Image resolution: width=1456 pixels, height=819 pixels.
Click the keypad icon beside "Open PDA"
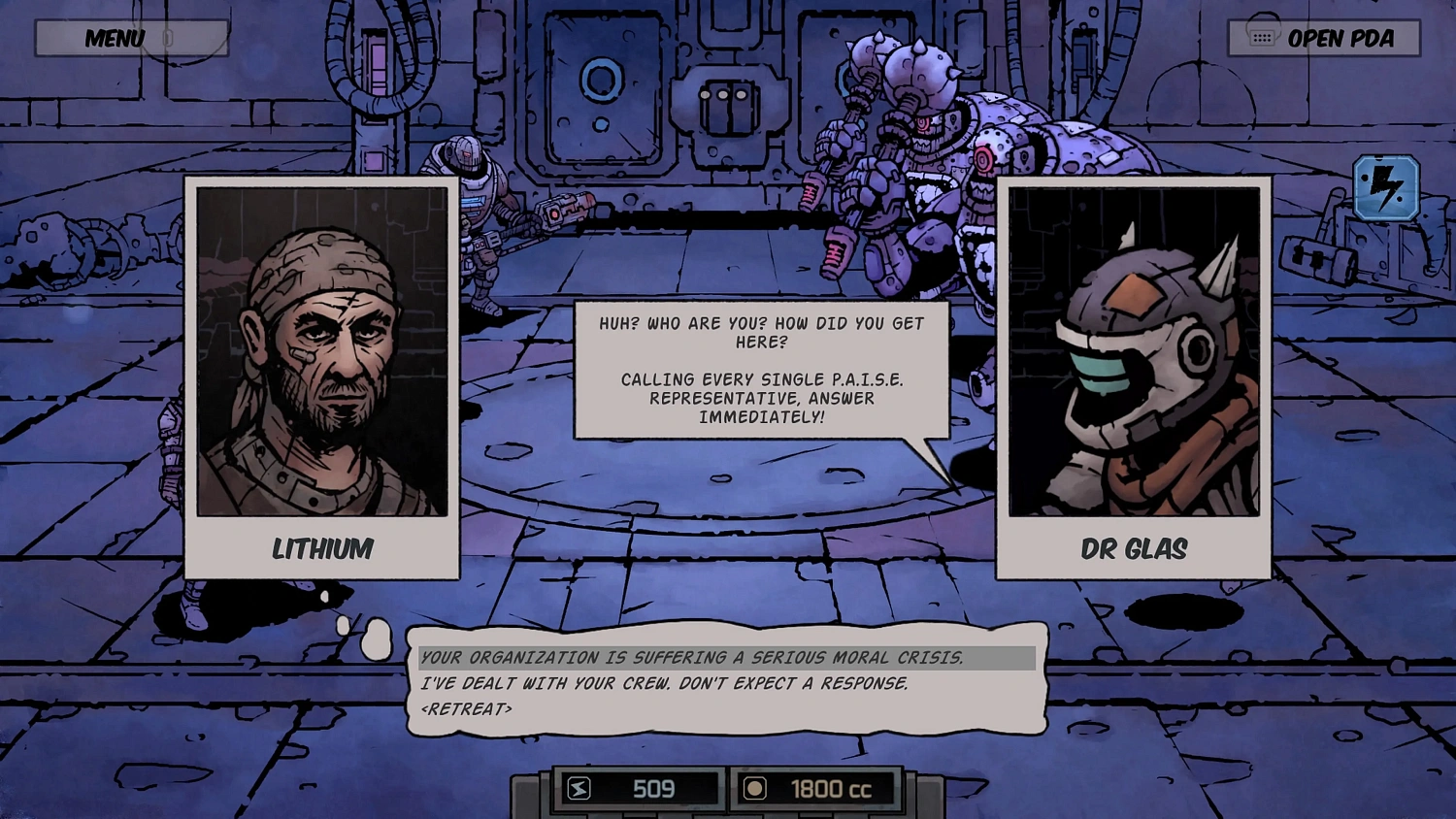point(1261,38)
